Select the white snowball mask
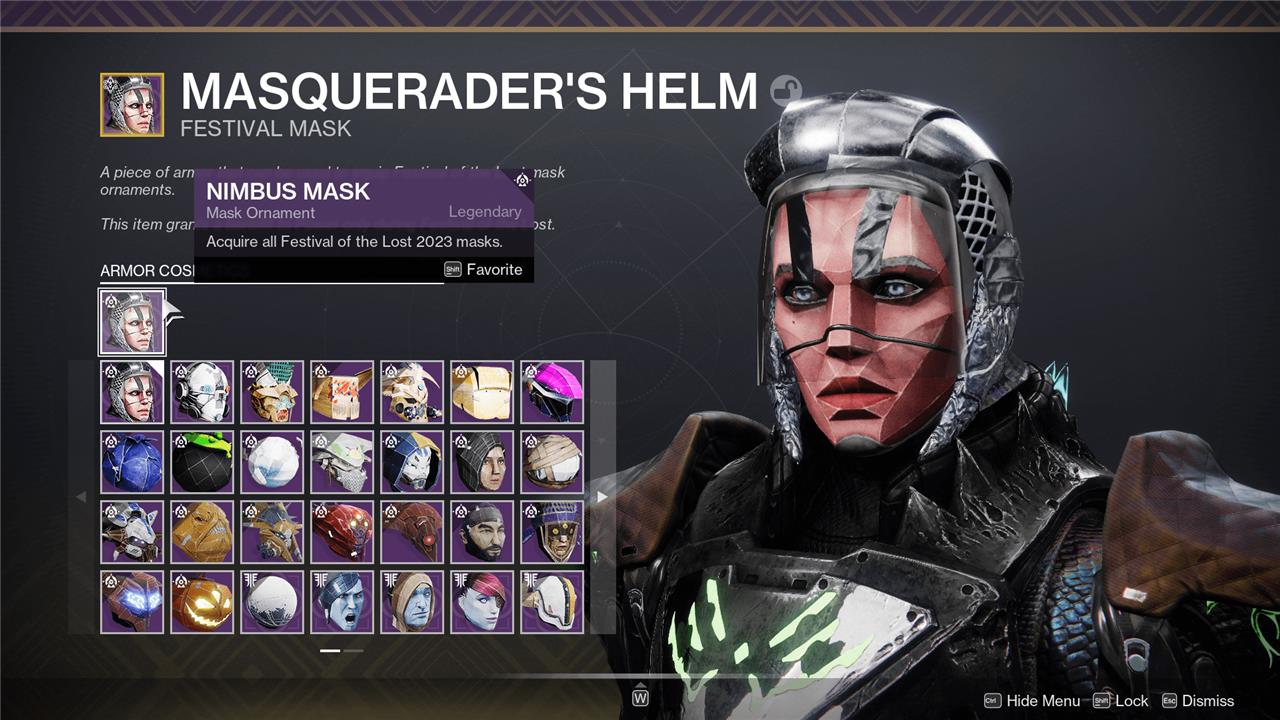 [x=272, y=462]
